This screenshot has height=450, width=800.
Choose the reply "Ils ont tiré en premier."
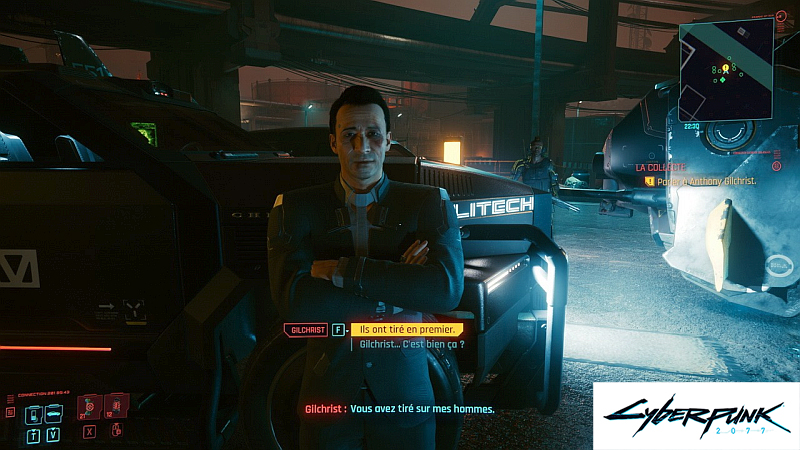tap(406, 329)
